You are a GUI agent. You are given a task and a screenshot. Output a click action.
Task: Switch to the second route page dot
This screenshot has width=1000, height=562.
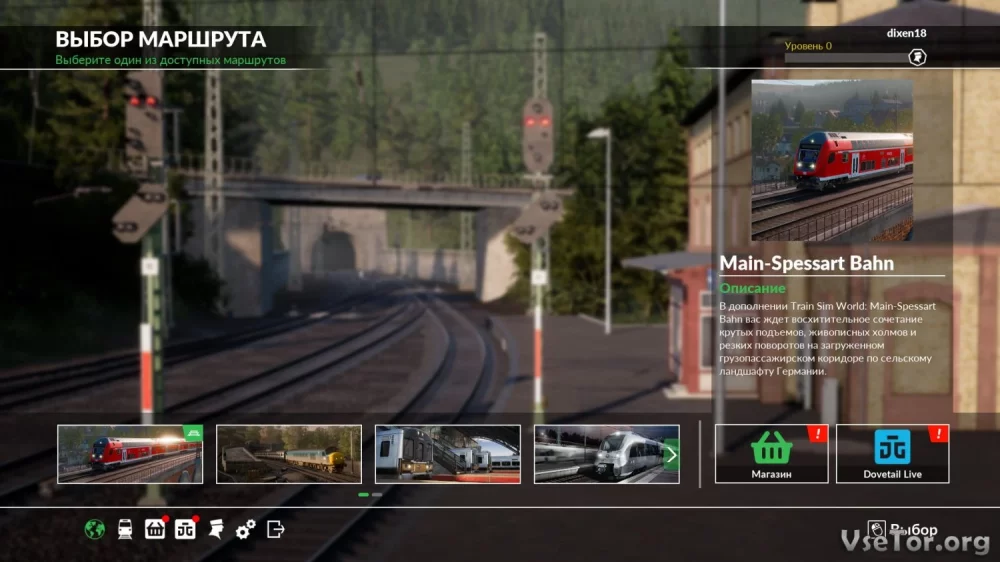(x=377, y=494)
